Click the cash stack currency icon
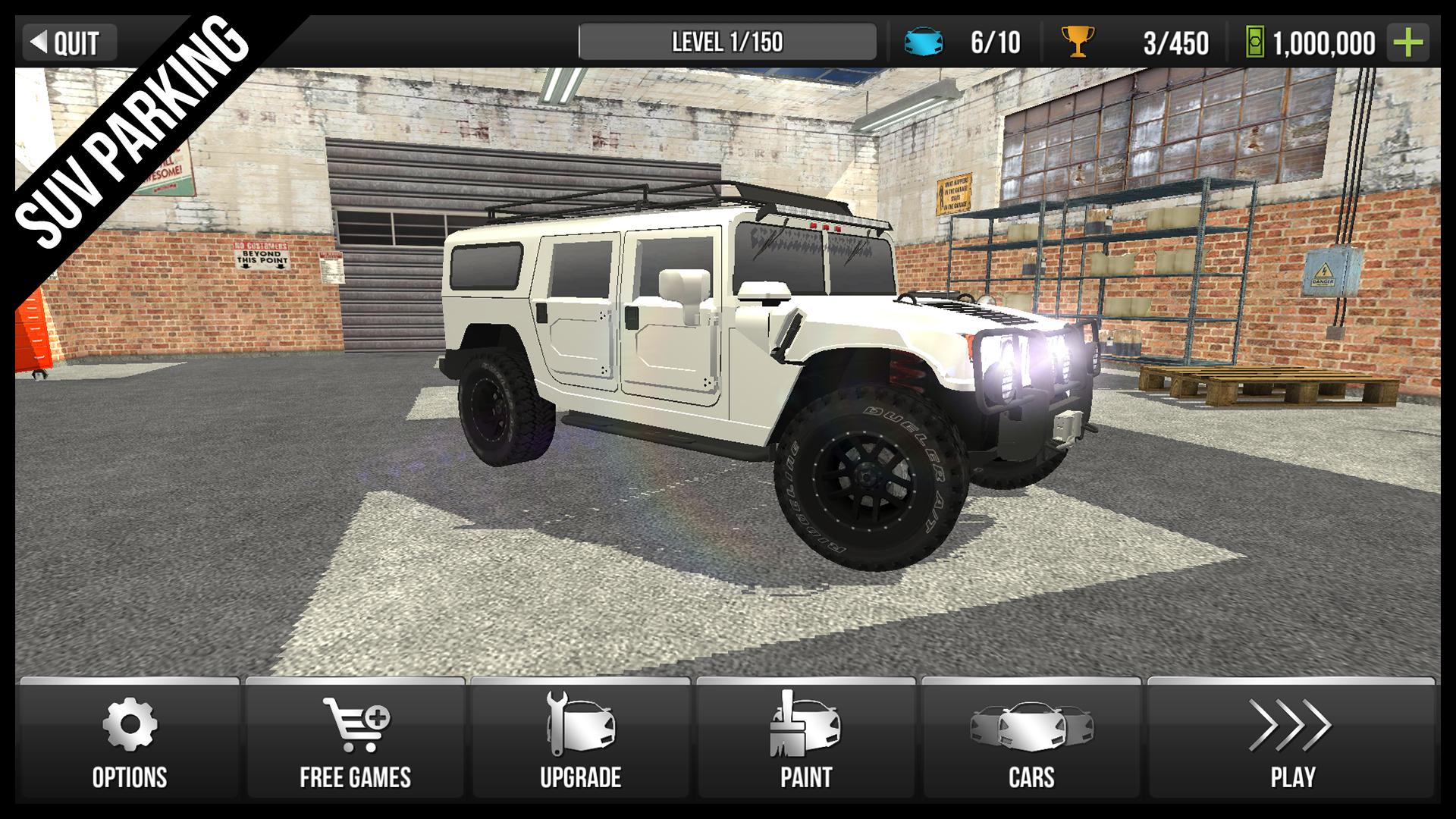 [x=1255, y=43]
